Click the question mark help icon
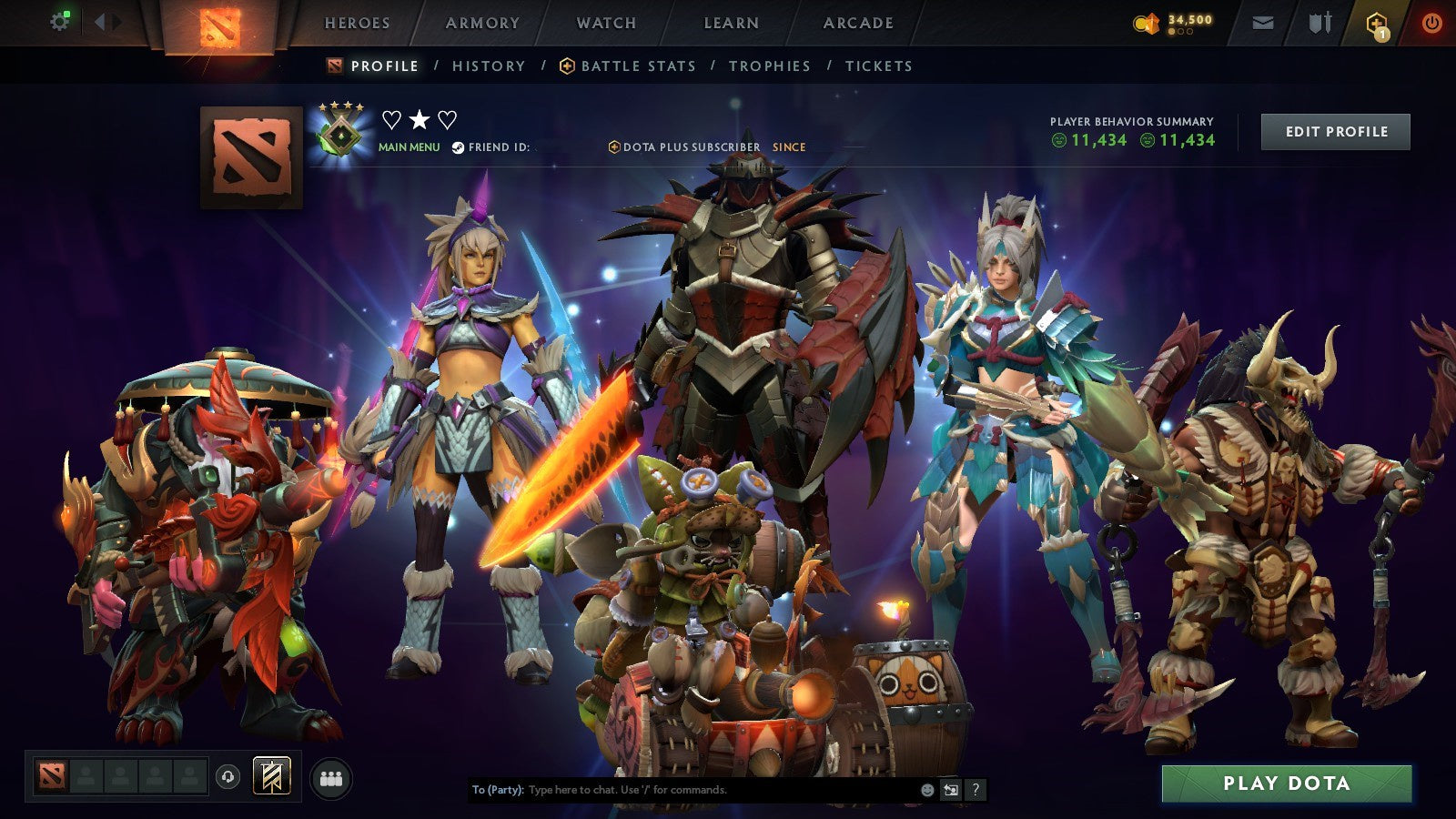Screen dimensions: 1456x819 tap(974, 790)
